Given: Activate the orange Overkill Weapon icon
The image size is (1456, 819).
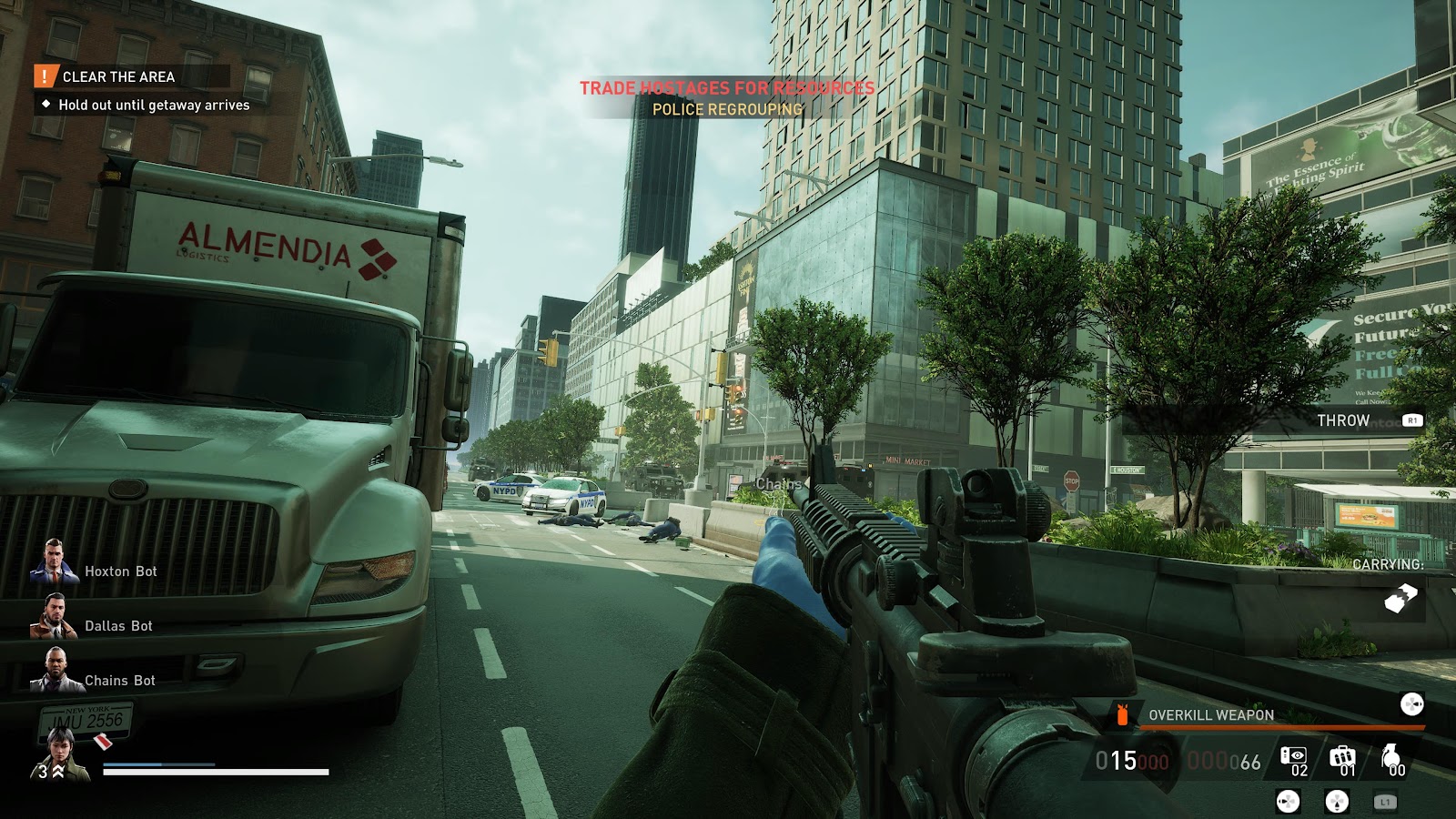Looking at the screenshot, I should pyautogui.click(x=1122, y=715).
